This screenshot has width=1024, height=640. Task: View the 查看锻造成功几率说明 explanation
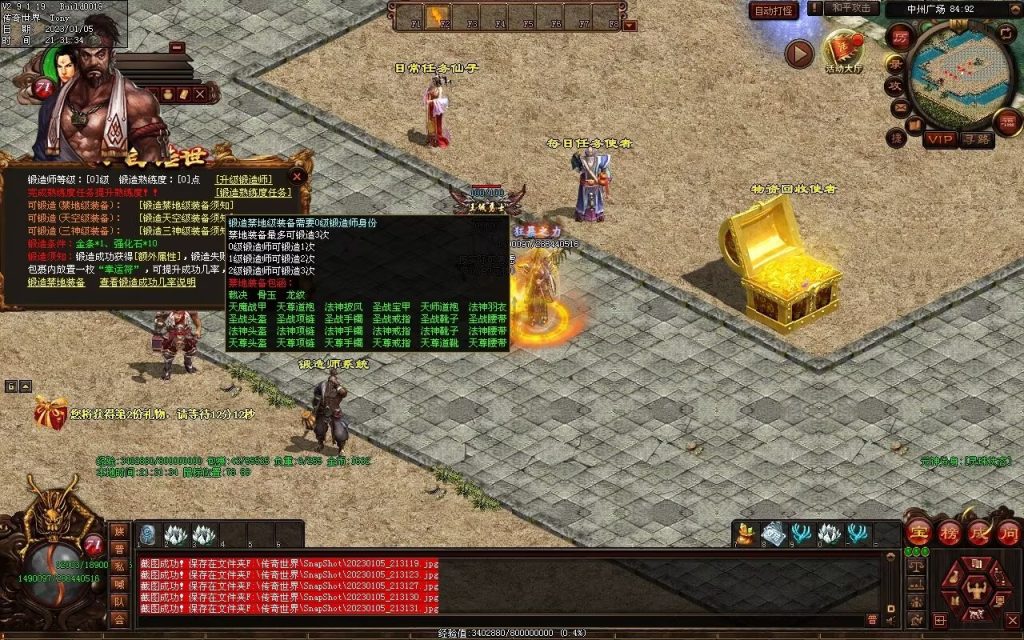tap(147, 282)
